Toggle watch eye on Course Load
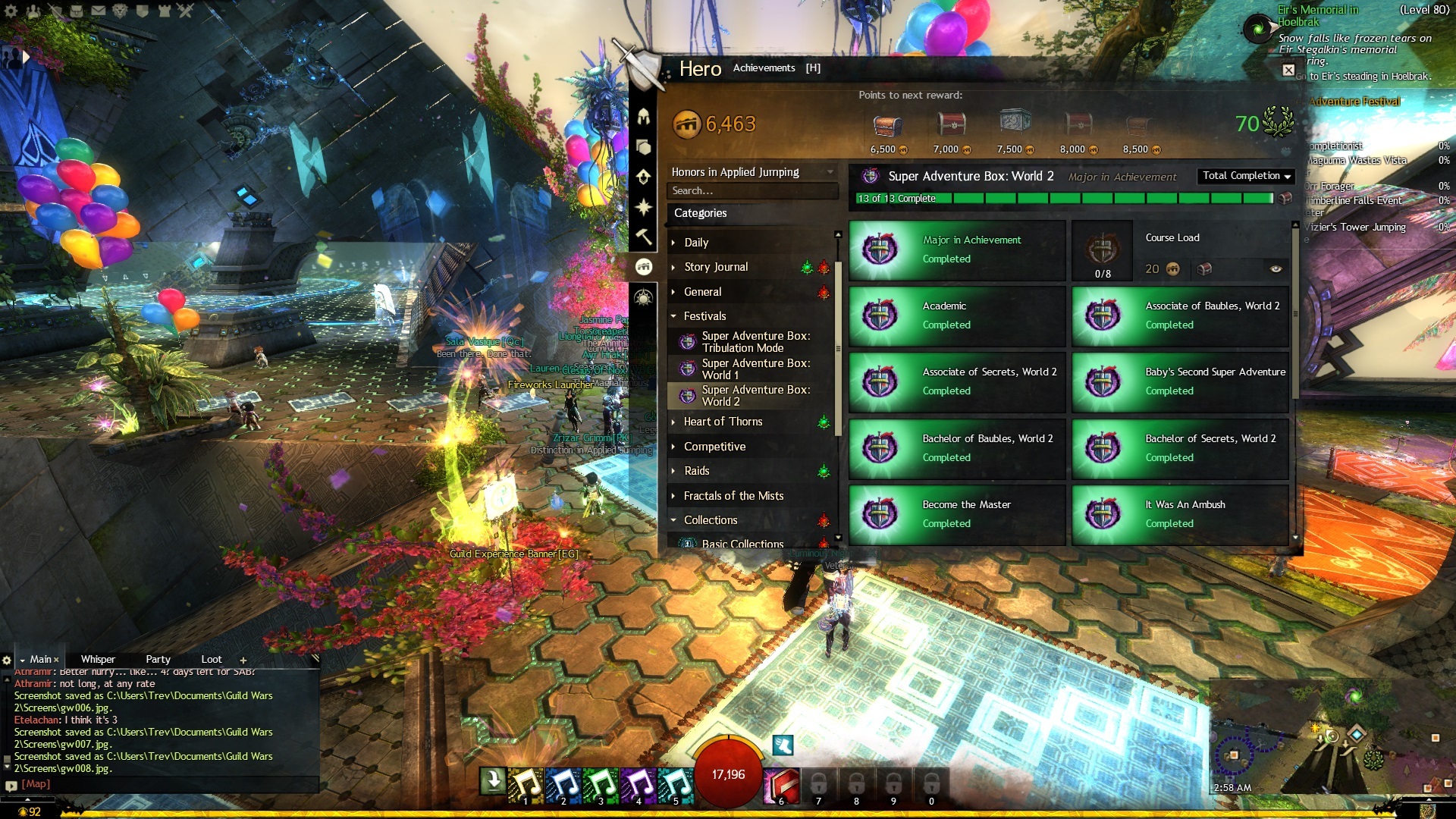 (x=1276, y=269)
